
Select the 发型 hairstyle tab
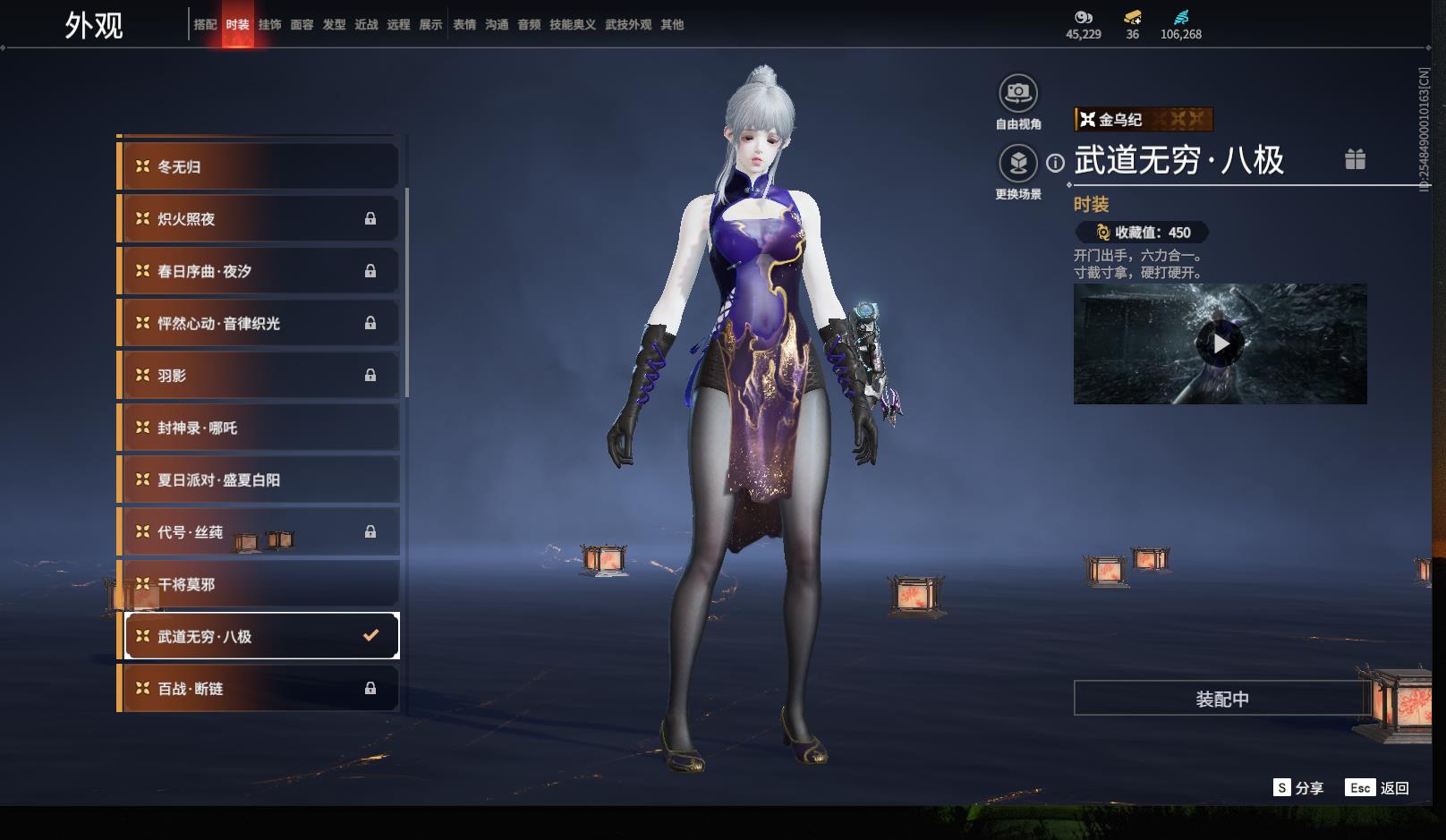pos(334,25)
